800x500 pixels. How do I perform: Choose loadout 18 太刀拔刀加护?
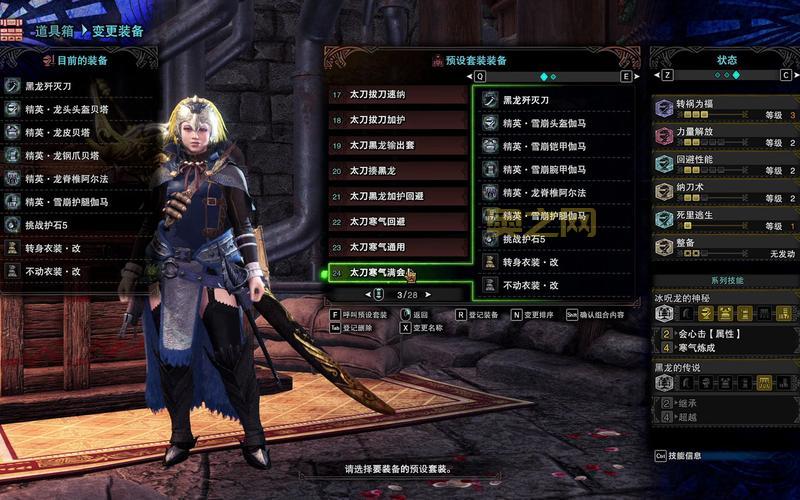click(398, 120)
